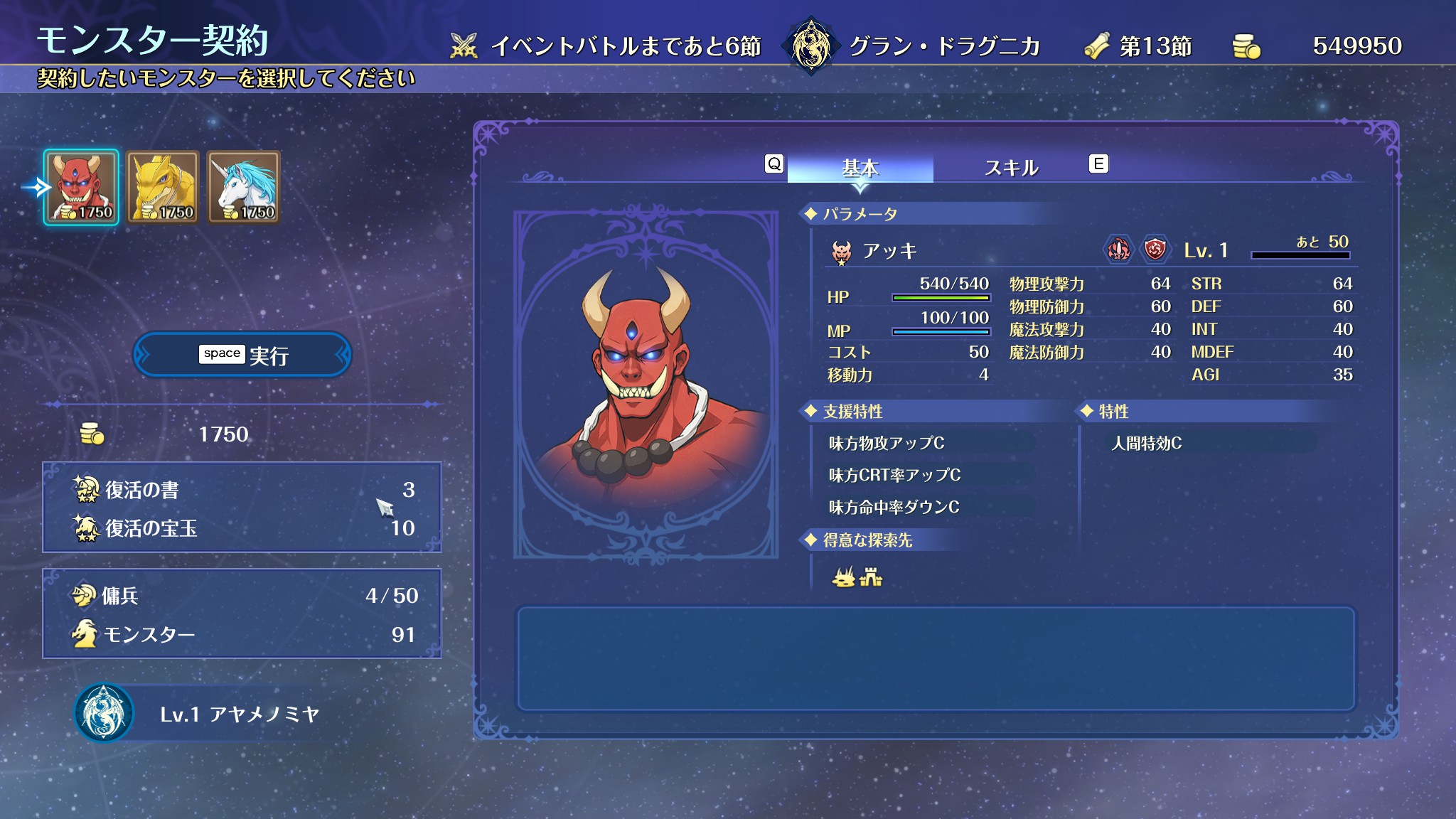Pick the white unicorn monster card

(x=244, y=188)
